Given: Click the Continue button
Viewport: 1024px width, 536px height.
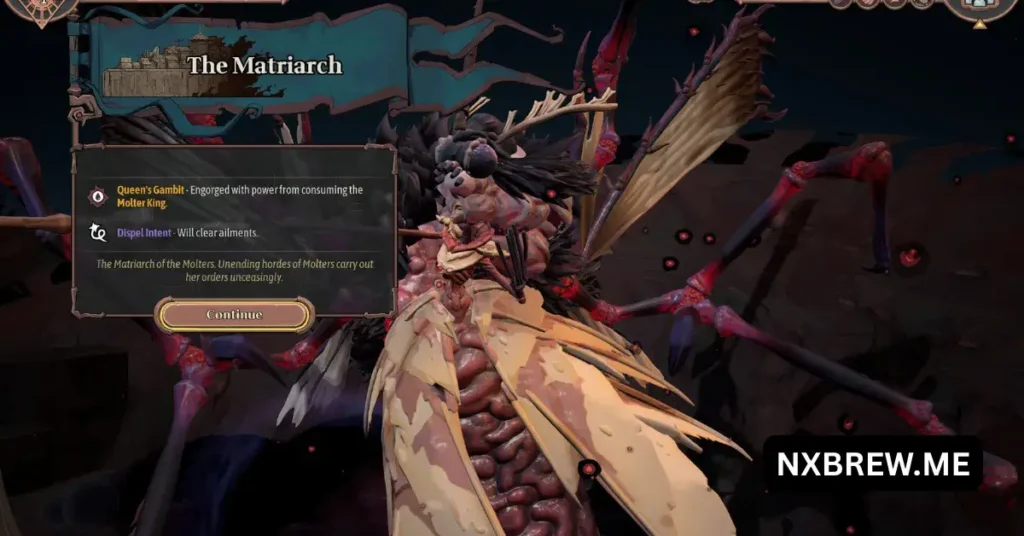Looking at the screenshot, I should tap(234, 315).
